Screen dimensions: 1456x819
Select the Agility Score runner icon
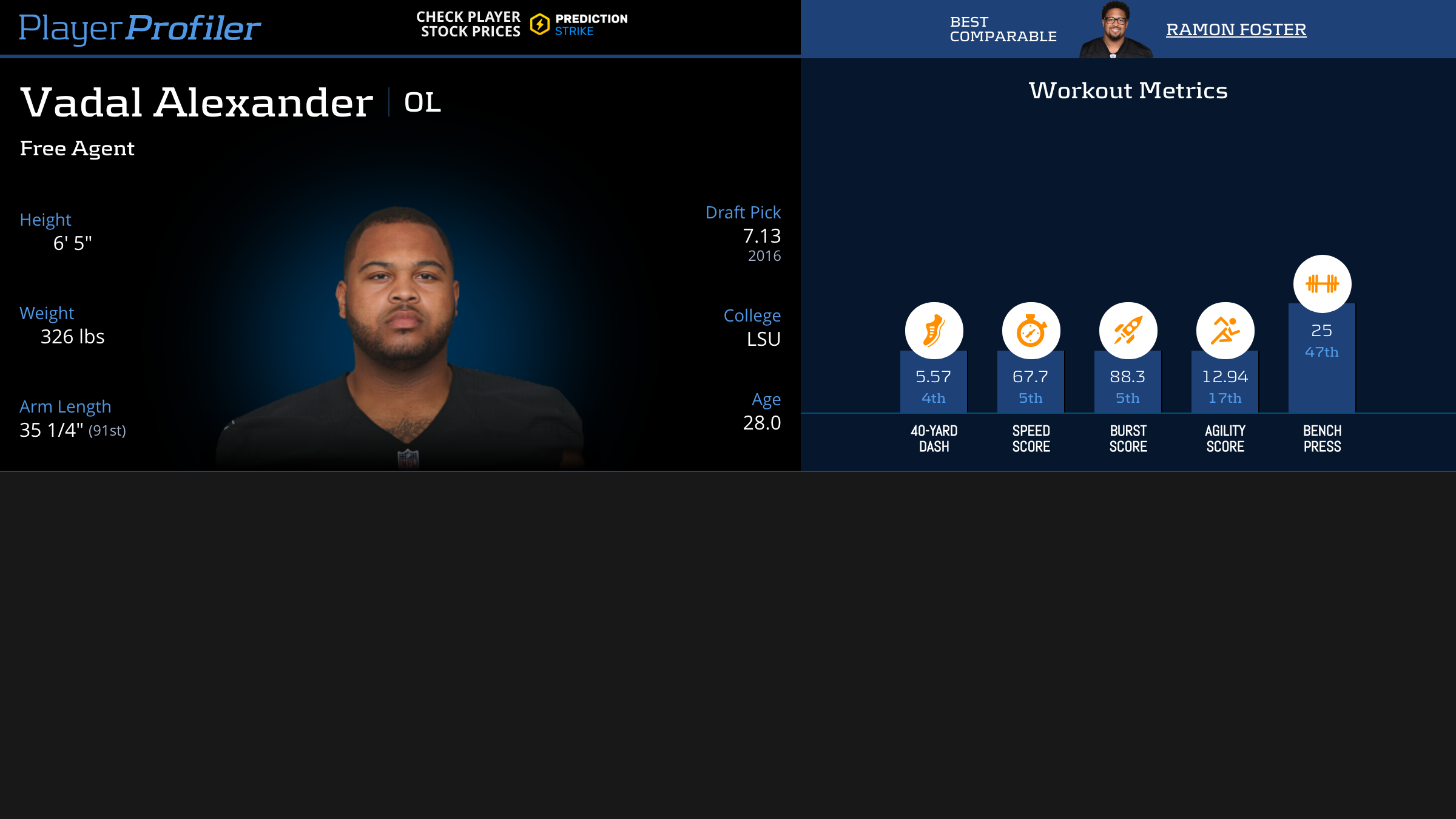(x=1225, y=331)
